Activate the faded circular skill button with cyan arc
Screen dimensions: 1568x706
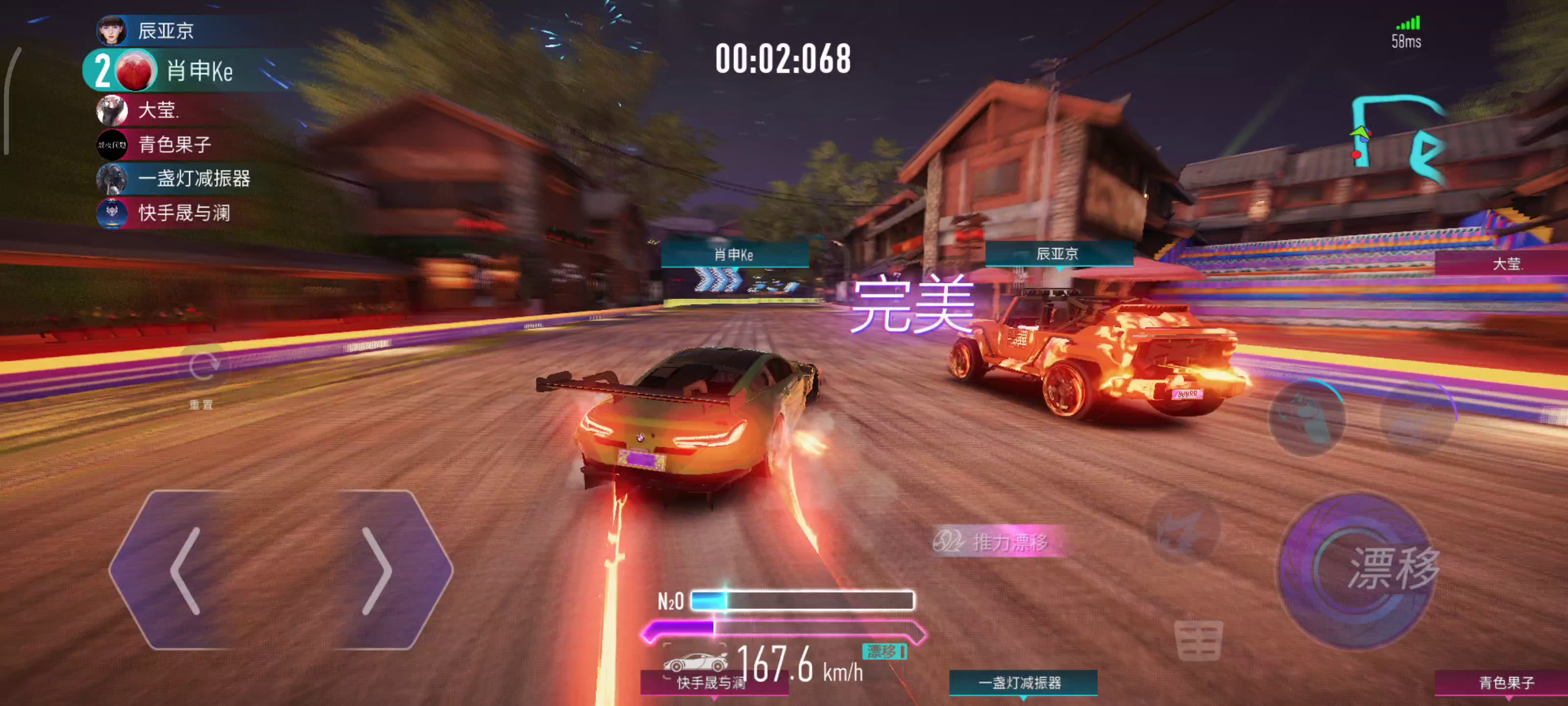1306,417
